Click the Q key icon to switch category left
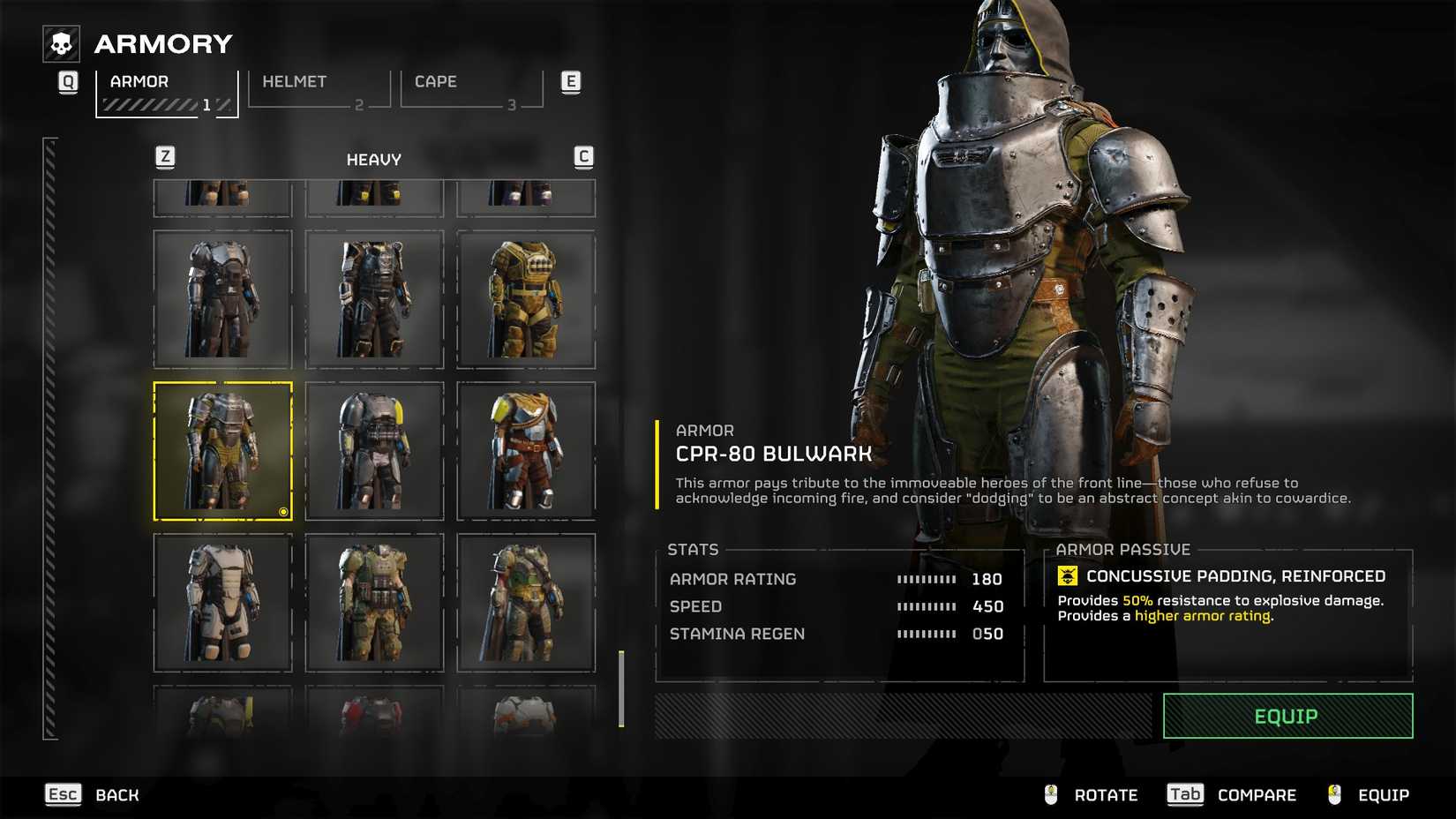Image resolution: width=1456 pixels, height=819 pixels. pyautogui.click(x=67, y=80)
